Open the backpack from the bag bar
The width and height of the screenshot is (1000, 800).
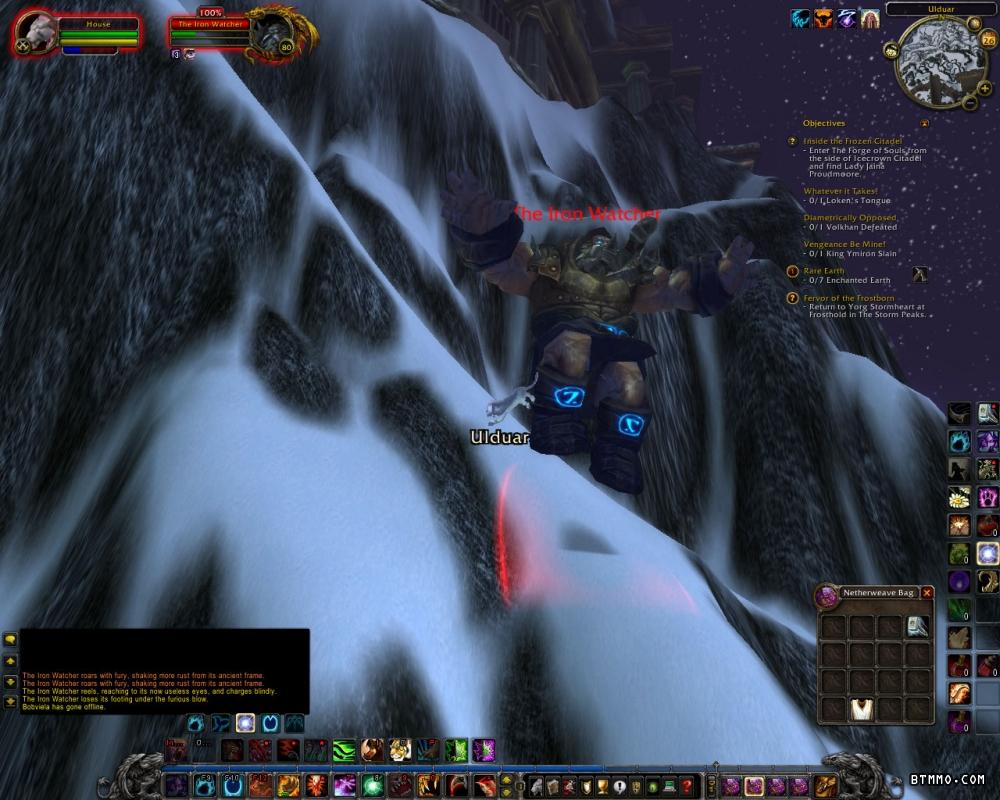(826, 785)
